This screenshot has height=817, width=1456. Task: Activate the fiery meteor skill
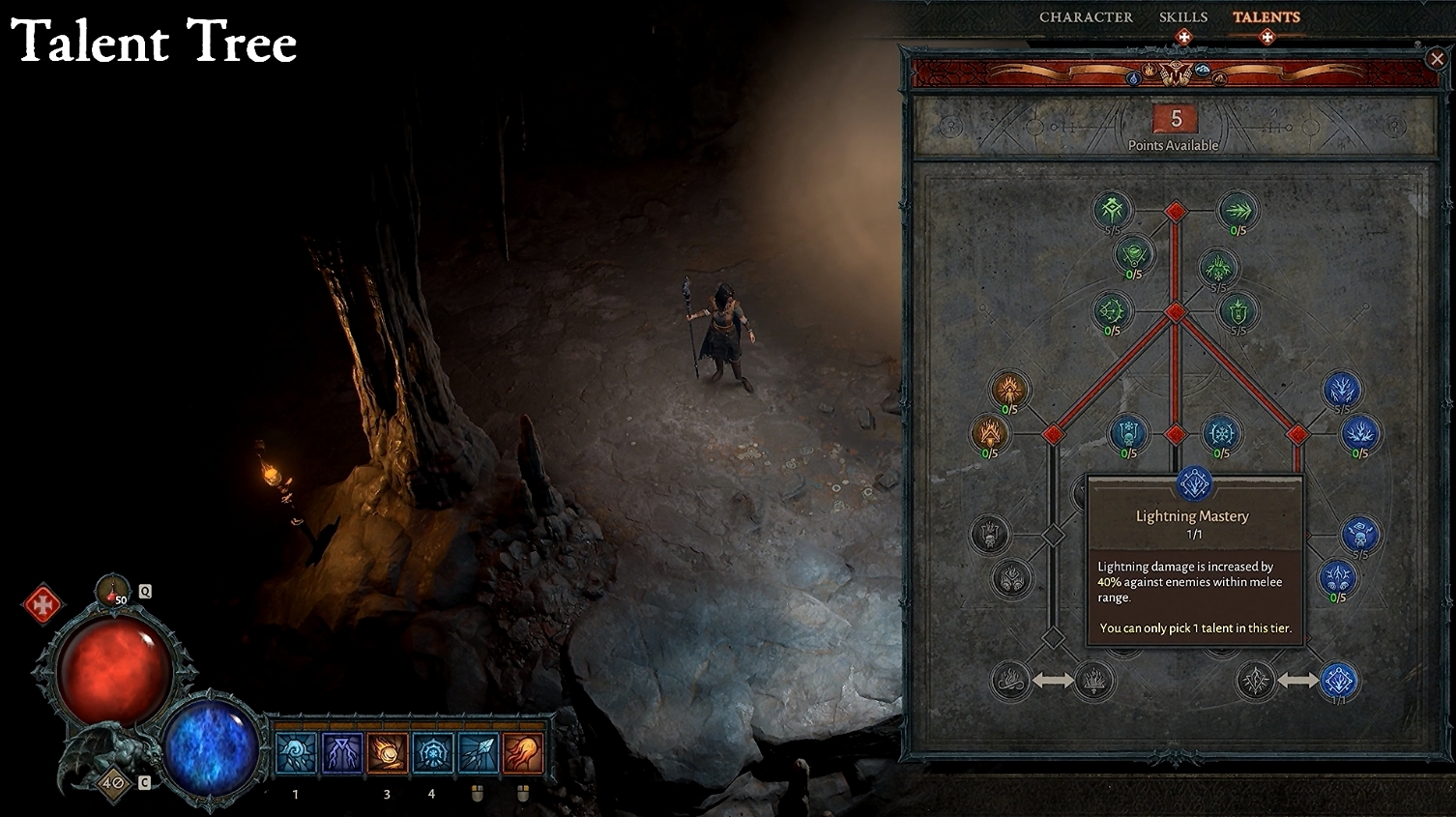387,753
